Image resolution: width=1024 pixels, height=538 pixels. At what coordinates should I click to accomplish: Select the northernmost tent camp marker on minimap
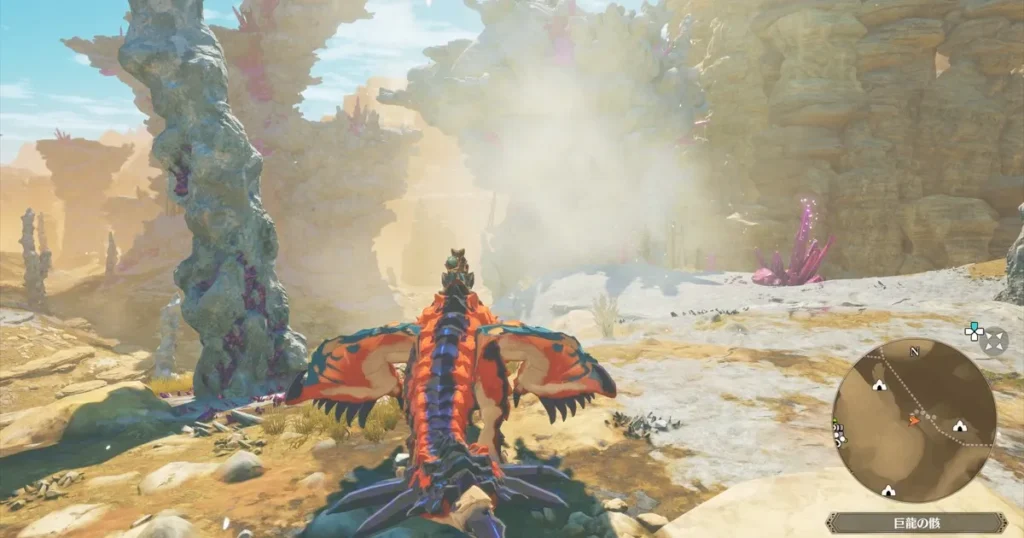tap(879, 384)
